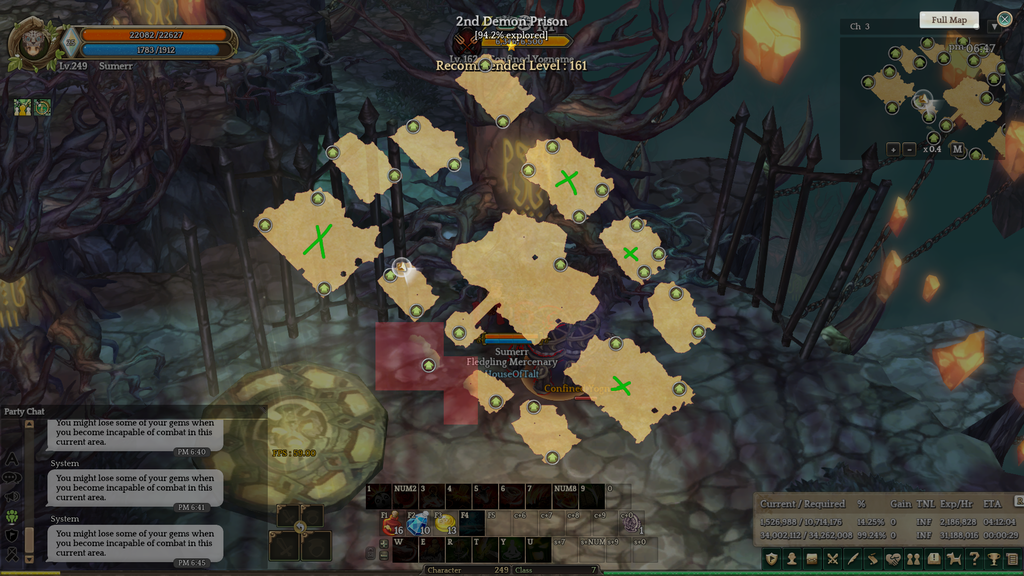Open the pet menu with dog icon
This screenshot has width=1024, height=576.
954,559
